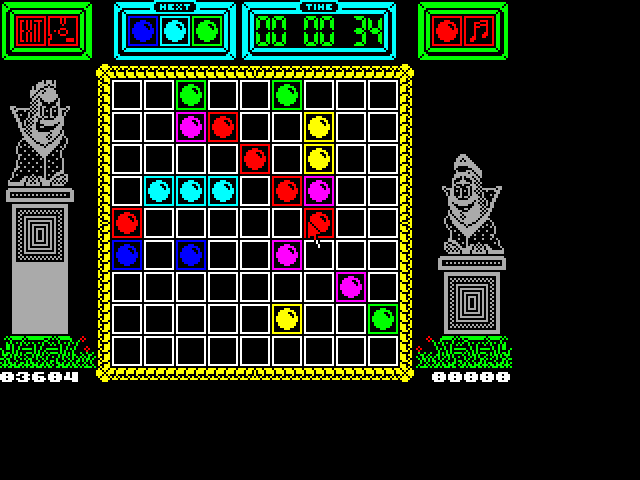Select the blue ball directly beneath a red ball

(127, 254)
